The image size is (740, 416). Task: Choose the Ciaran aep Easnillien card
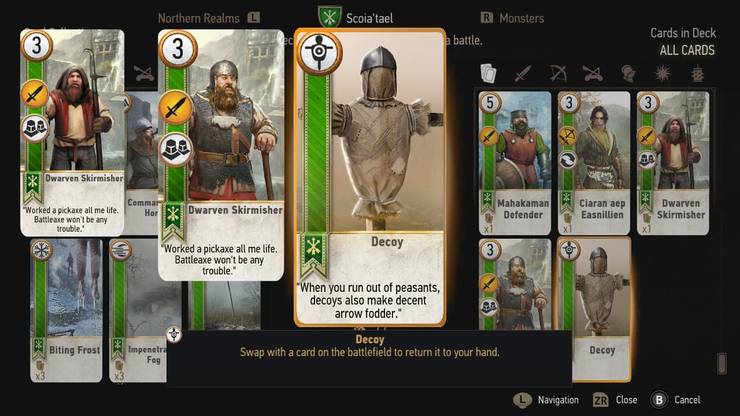pyautogui.click(x=594, y=162)
